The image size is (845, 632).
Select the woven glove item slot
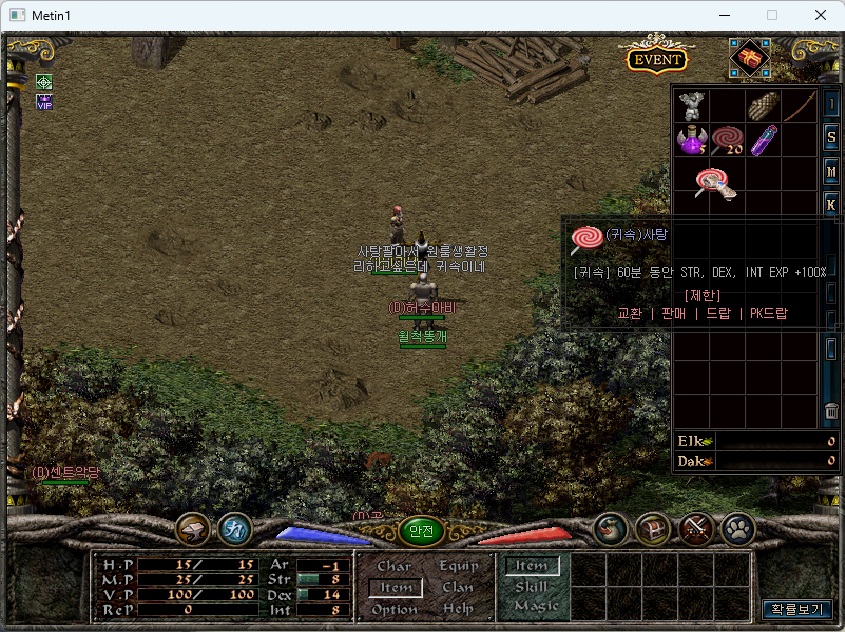(x=763, y=105)
